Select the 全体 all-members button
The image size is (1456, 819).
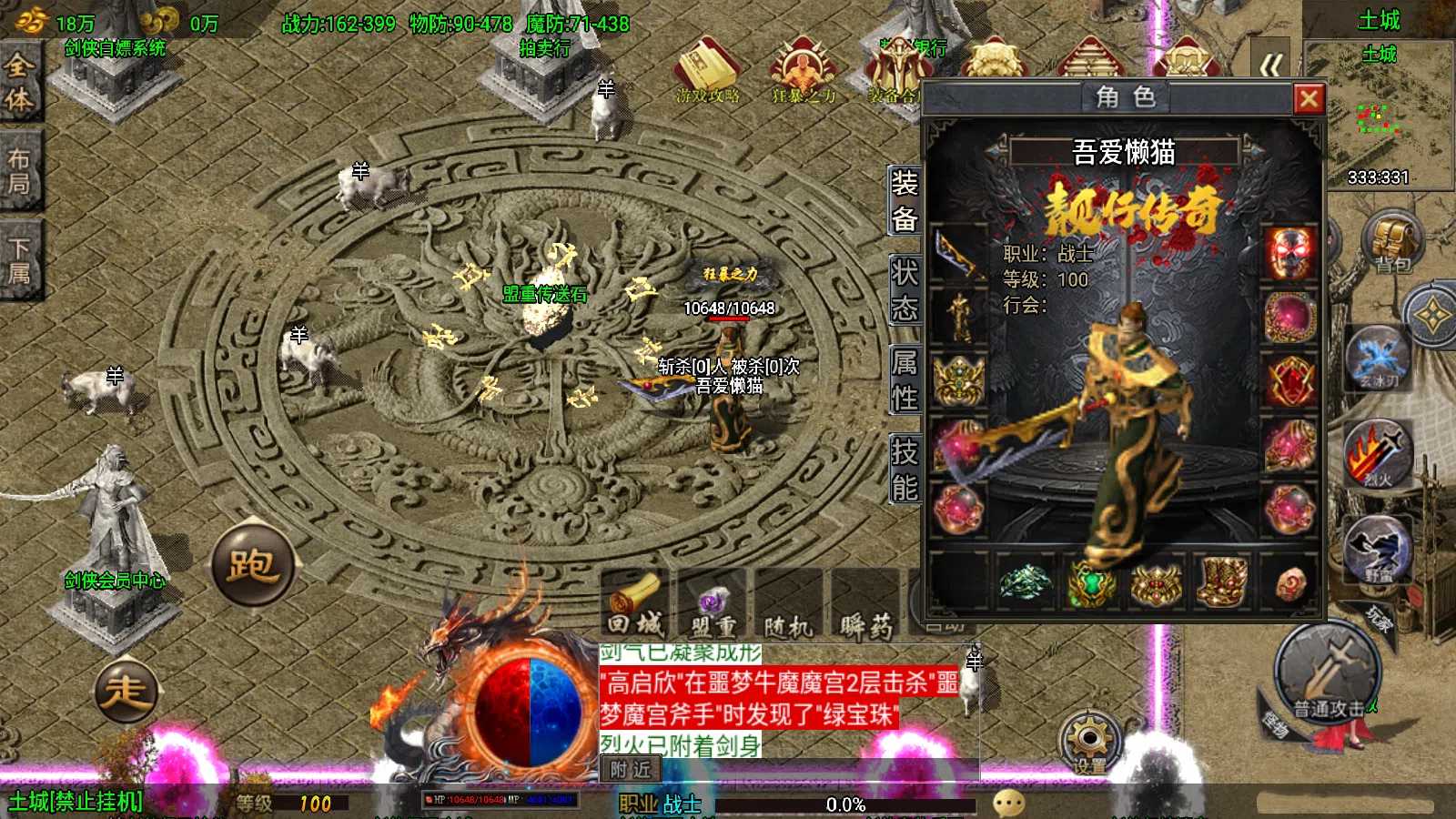pyautogui.click(x=19, y=82)
